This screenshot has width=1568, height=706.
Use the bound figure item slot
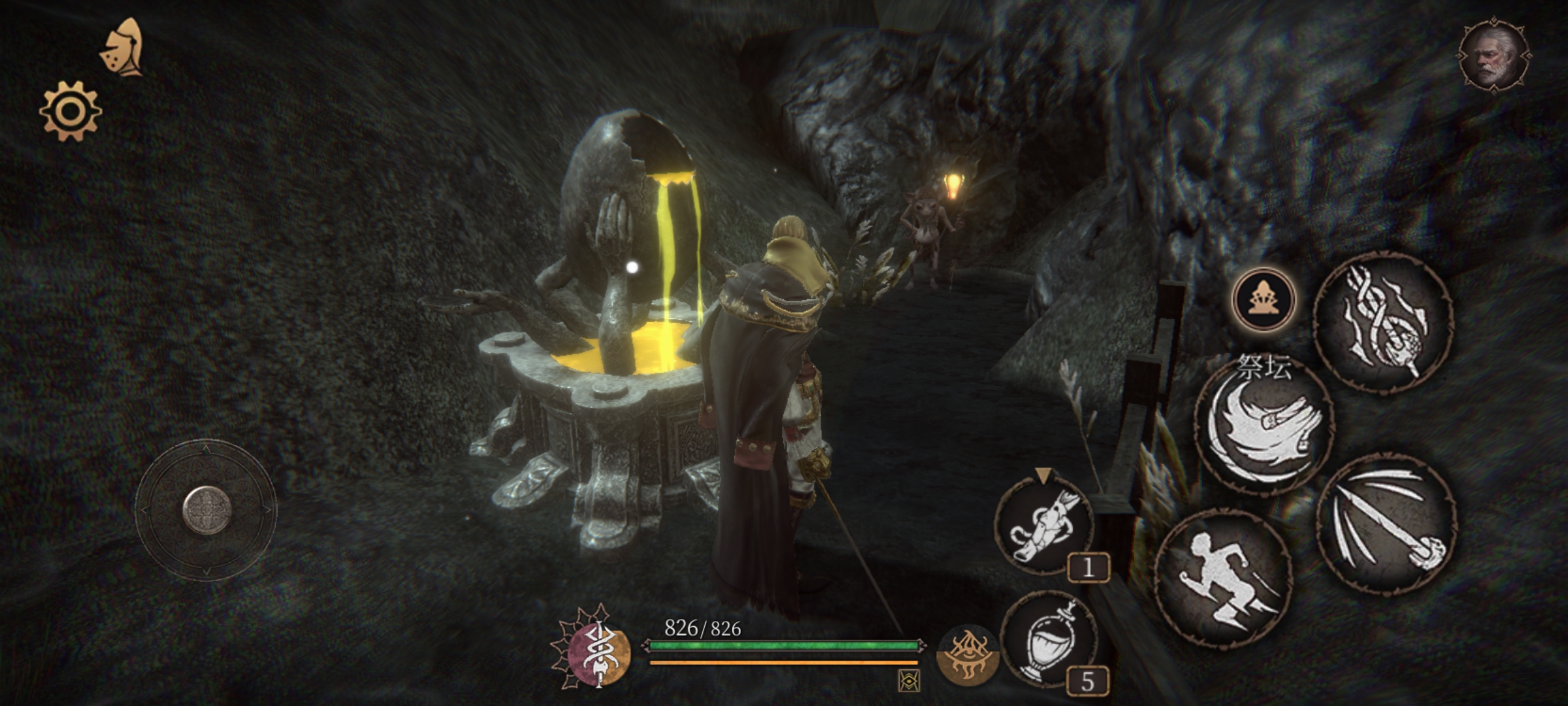[x=1043, y=526]
